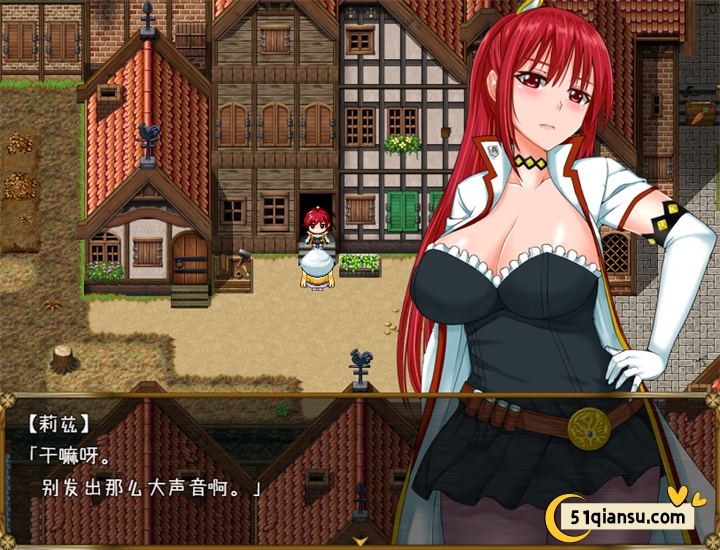Click the dialogue continue arrow indicator
The width and height of the screenshot is (720, 550).
[x=360, y=539]
